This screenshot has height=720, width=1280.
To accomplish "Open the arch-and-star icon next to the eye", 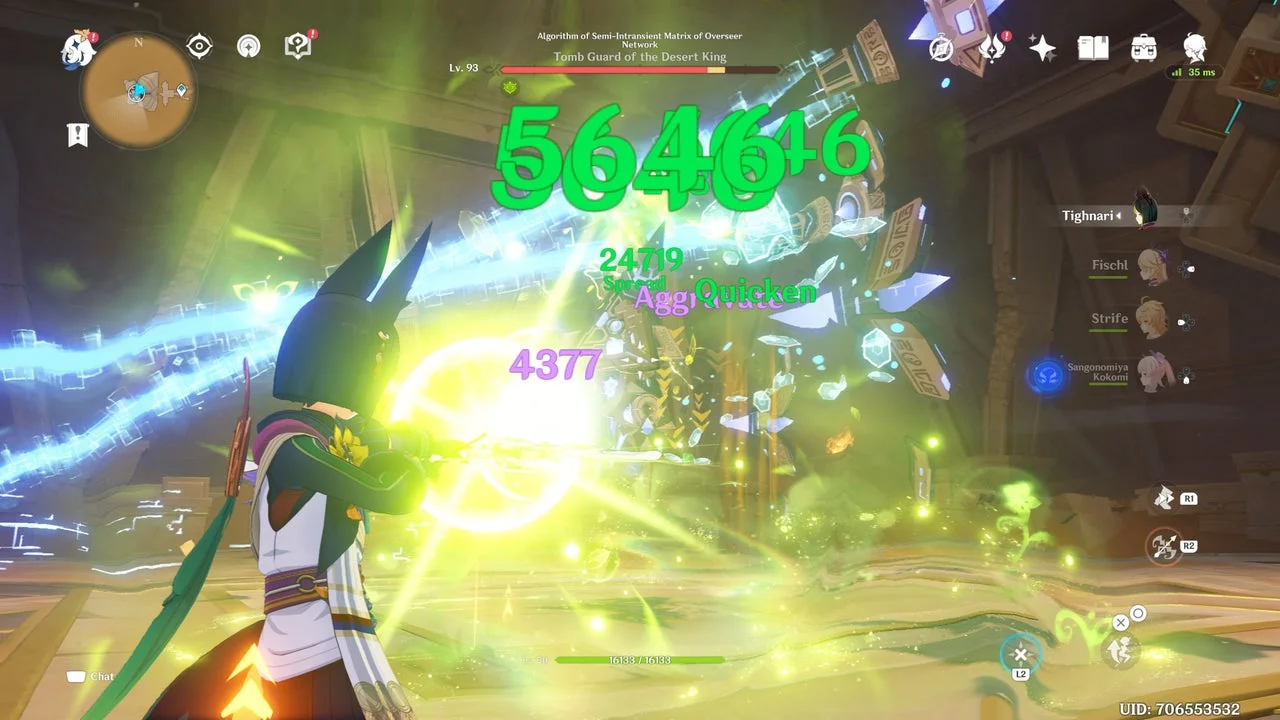I will click(x=249, y=46).
